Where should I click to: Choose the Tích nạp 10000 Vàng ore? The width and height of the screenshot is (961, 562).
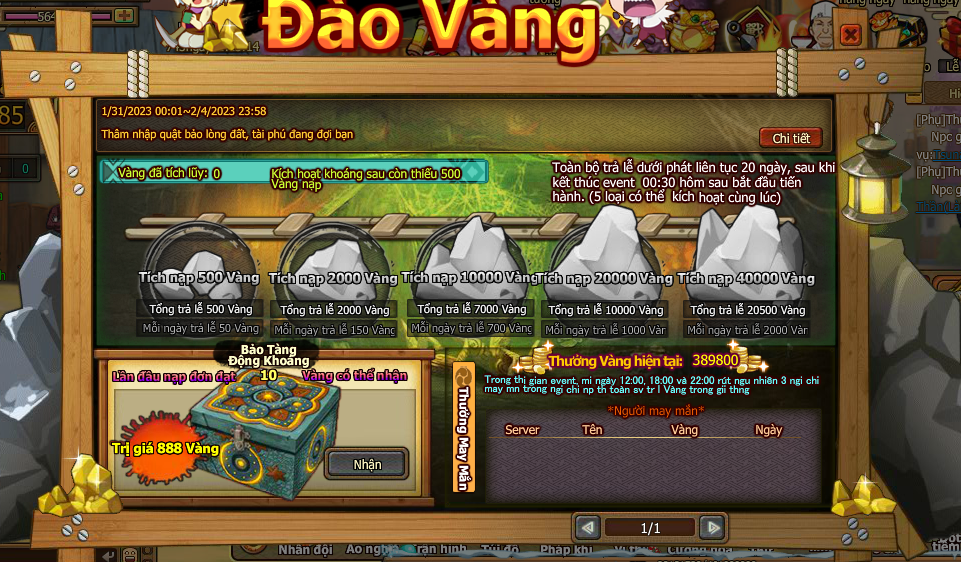coord(470,248)
